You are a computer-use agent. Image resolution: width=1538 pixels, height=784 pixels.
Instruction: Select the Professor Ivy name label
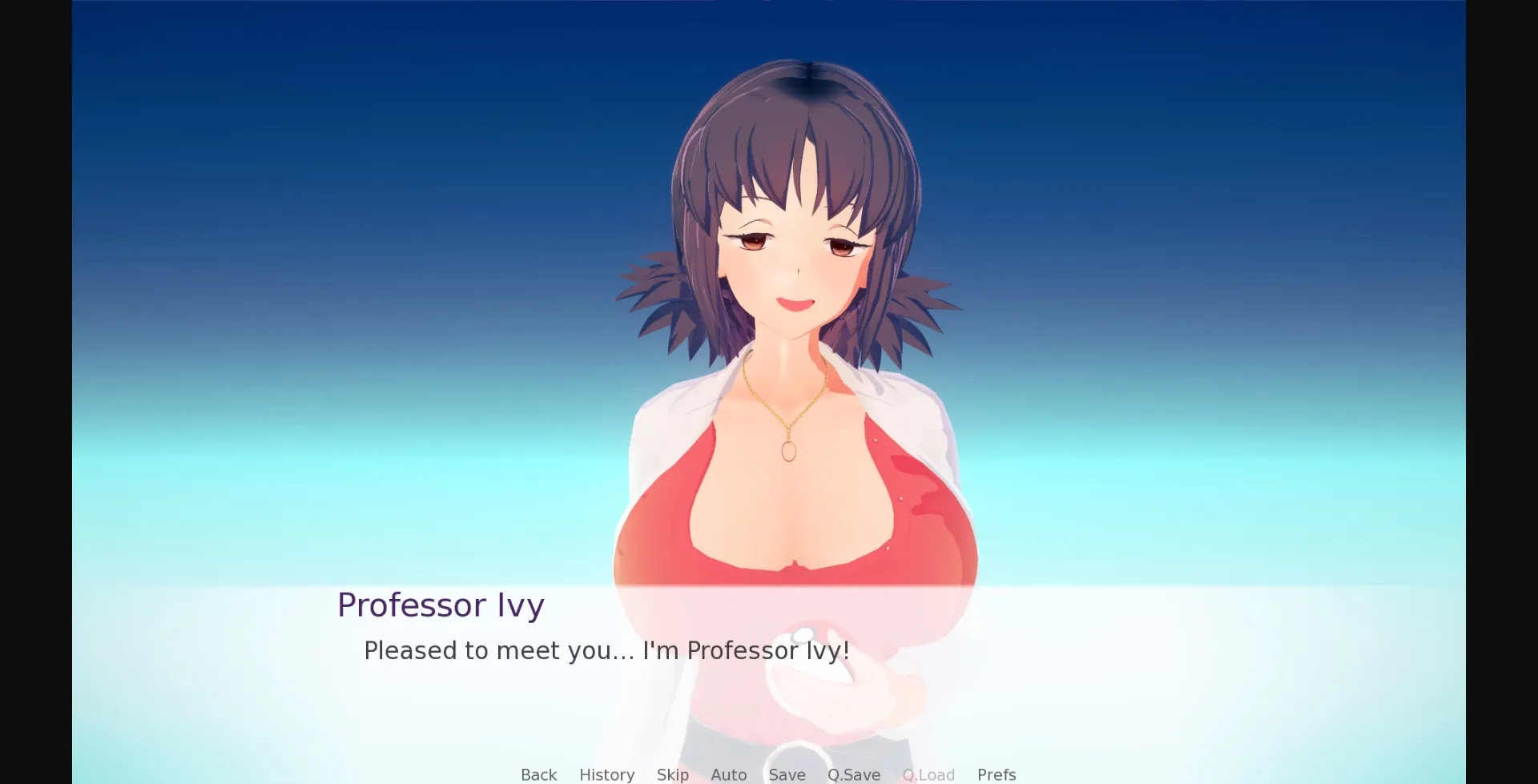[441, 605]
